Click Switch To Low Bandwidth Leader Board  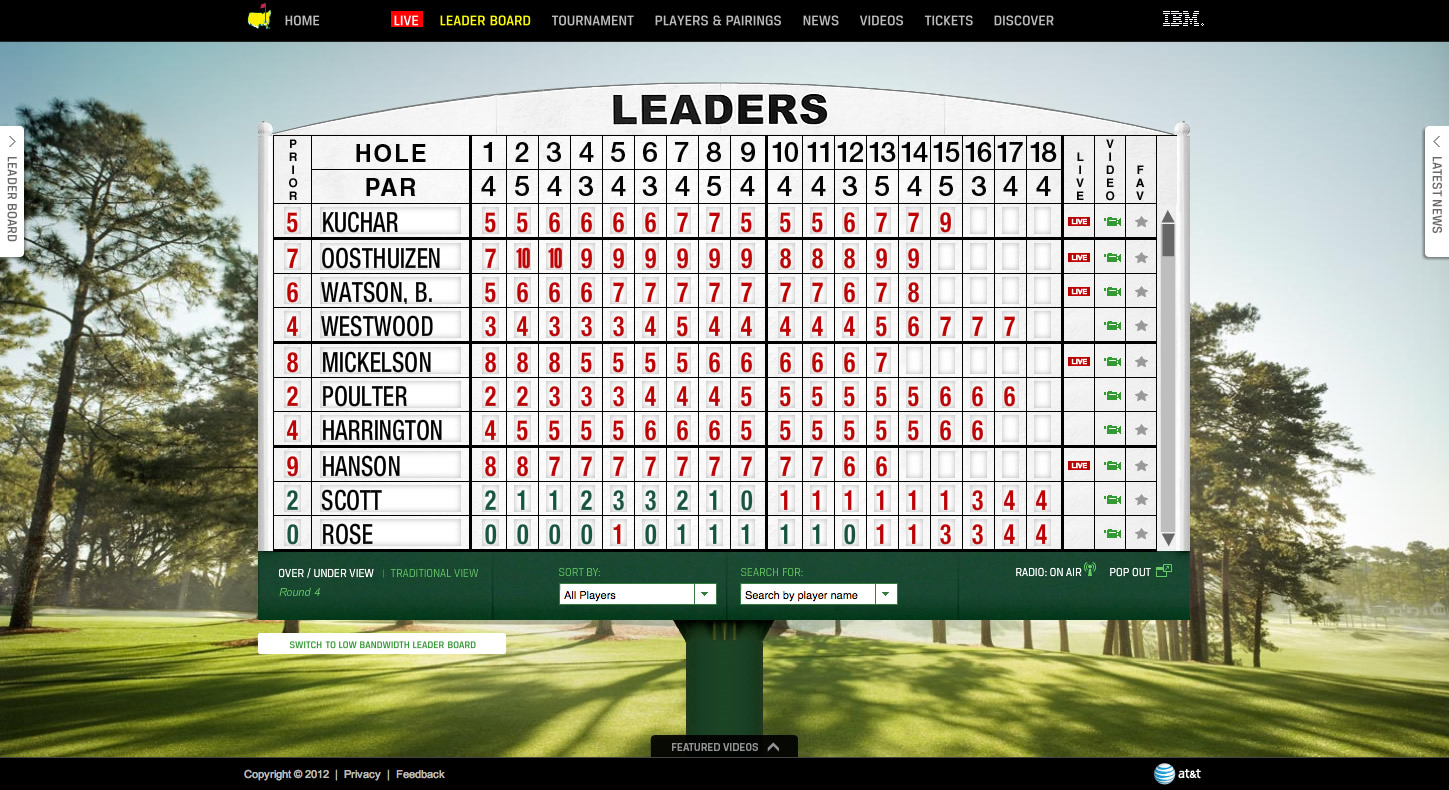tap(383, 643)
